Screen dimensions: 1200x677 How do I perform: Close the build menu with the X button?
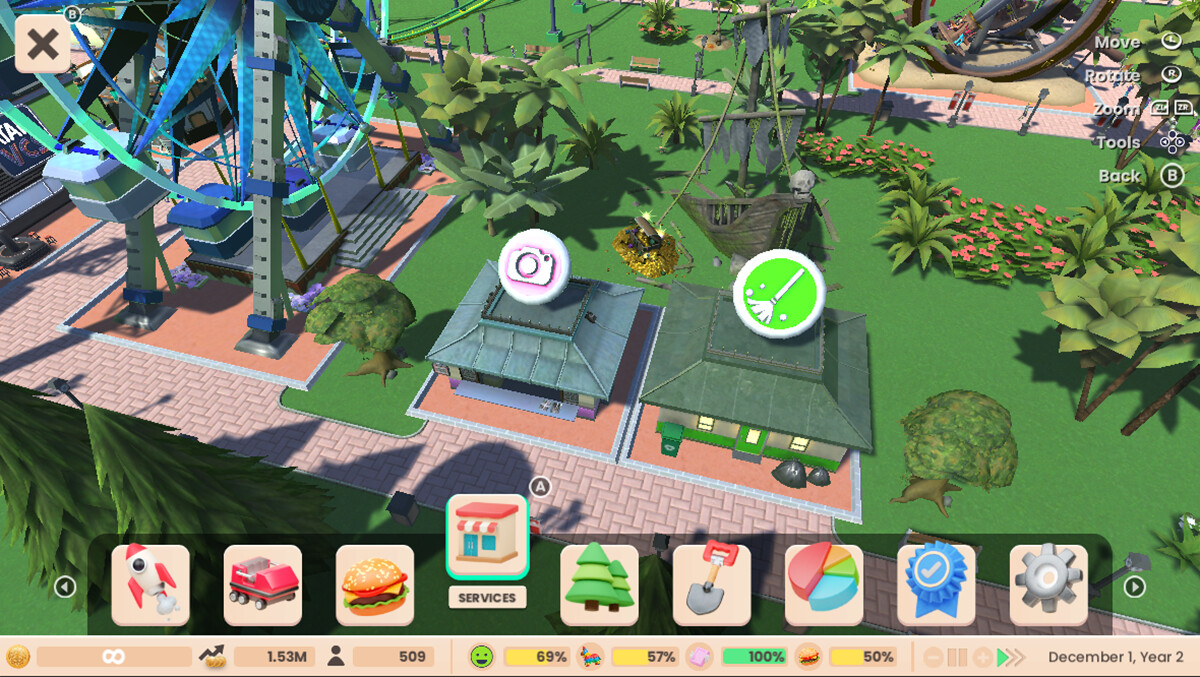click(x=42, y=45)
